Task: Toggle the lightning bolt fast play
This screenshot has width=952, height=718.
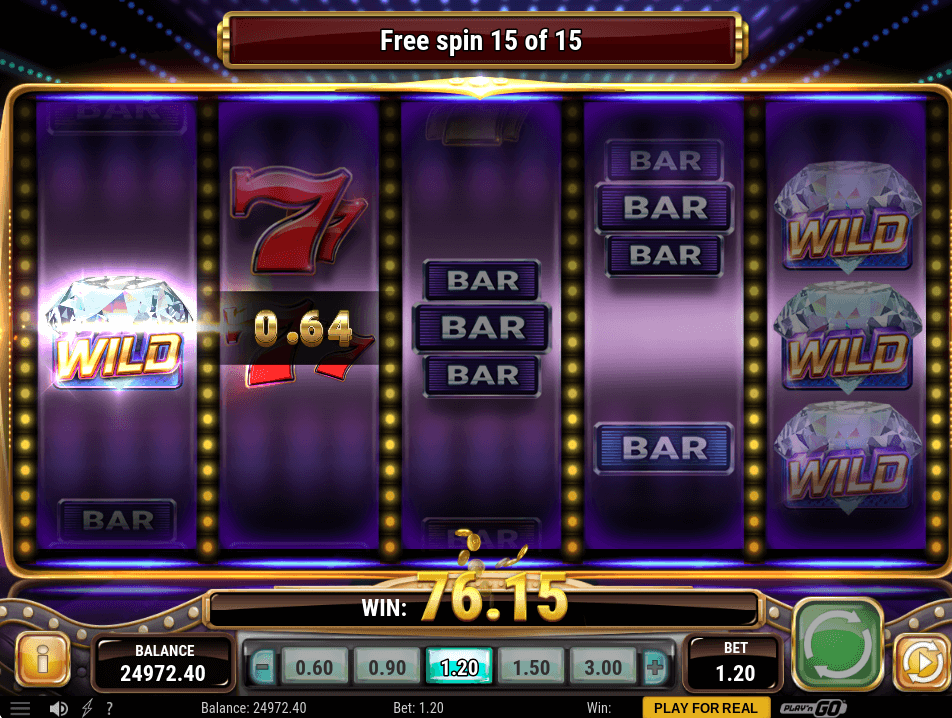Action: point(86,708)
